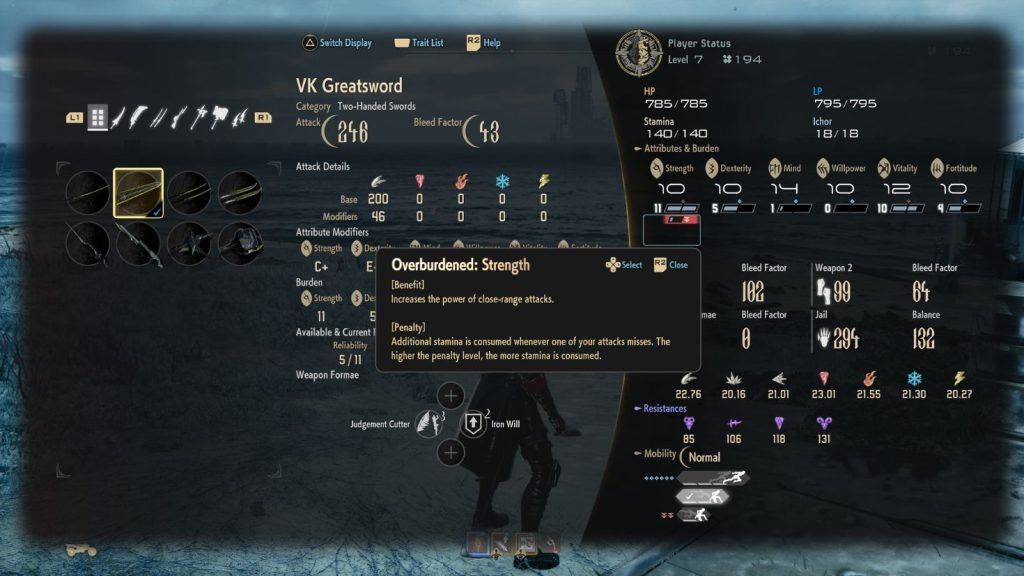
Task: Add a forma in the lower plus slot
Action: pyautogui.click(x=452, y=453)
